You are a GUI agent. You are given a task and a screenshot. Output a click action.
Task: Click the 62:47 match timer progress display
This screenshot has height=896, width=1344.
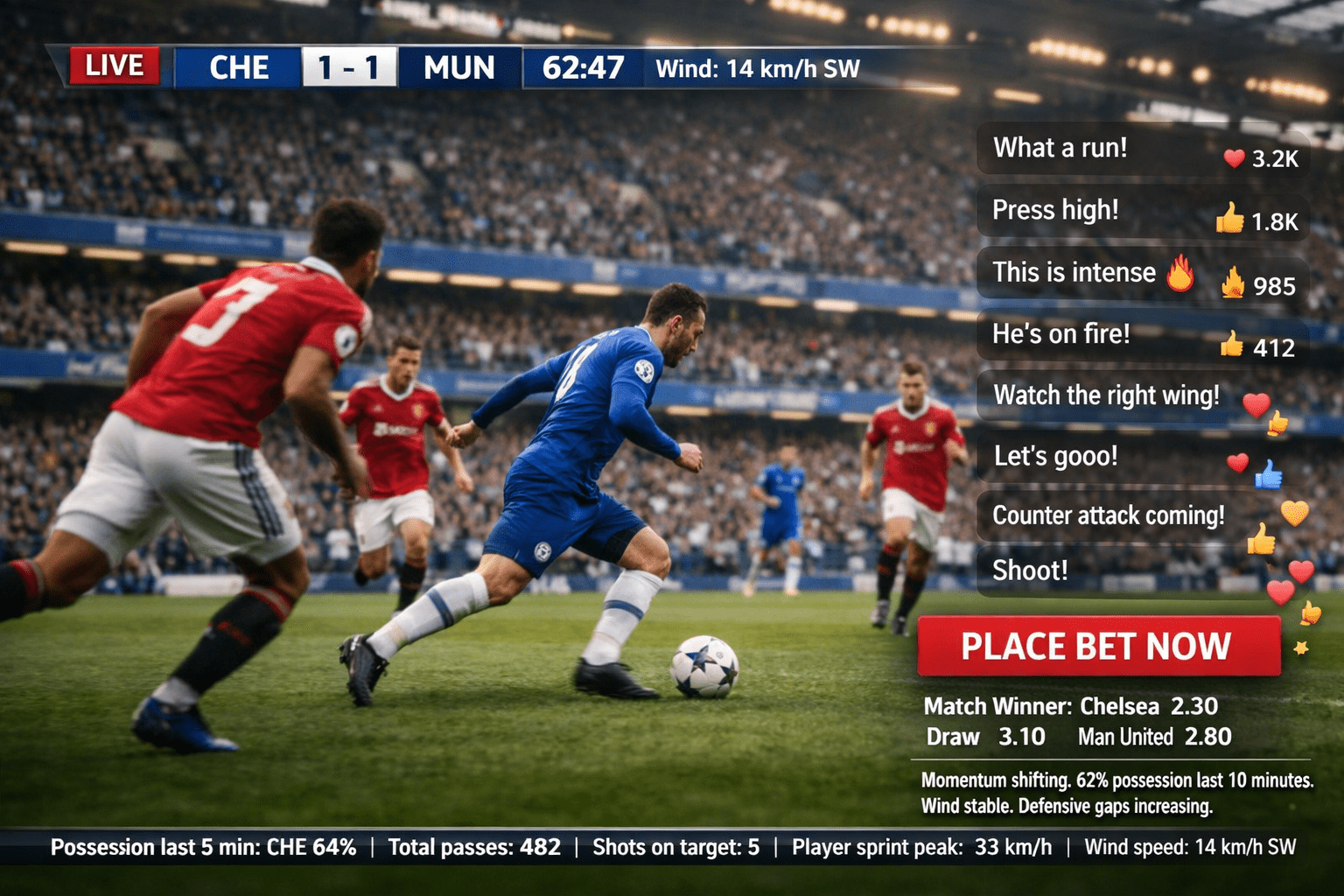click(583, 67)
